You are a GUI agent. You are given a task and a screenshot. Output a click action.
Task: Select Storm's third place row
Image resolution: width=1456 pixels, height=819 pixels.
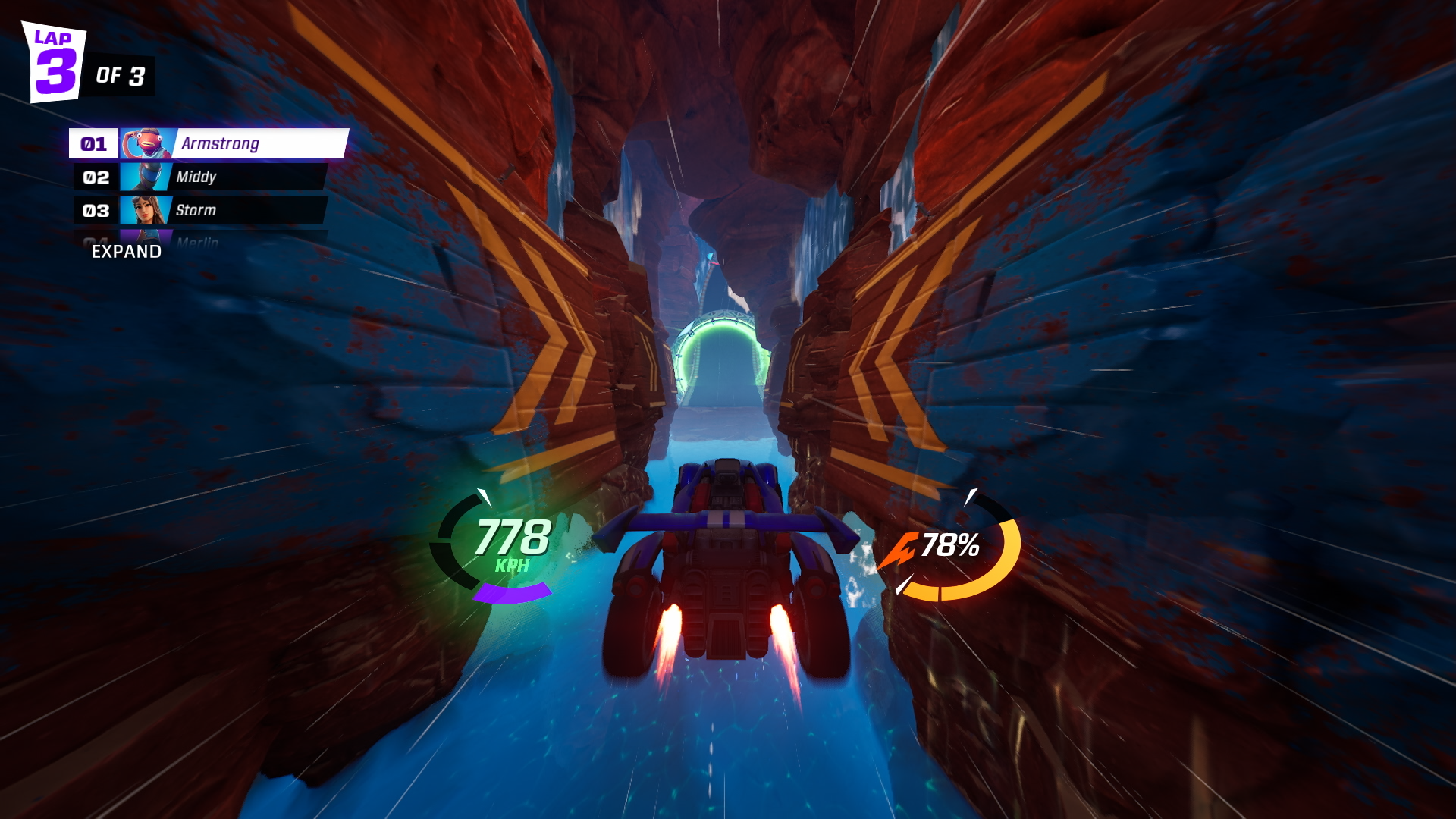(x=202, y=210)
